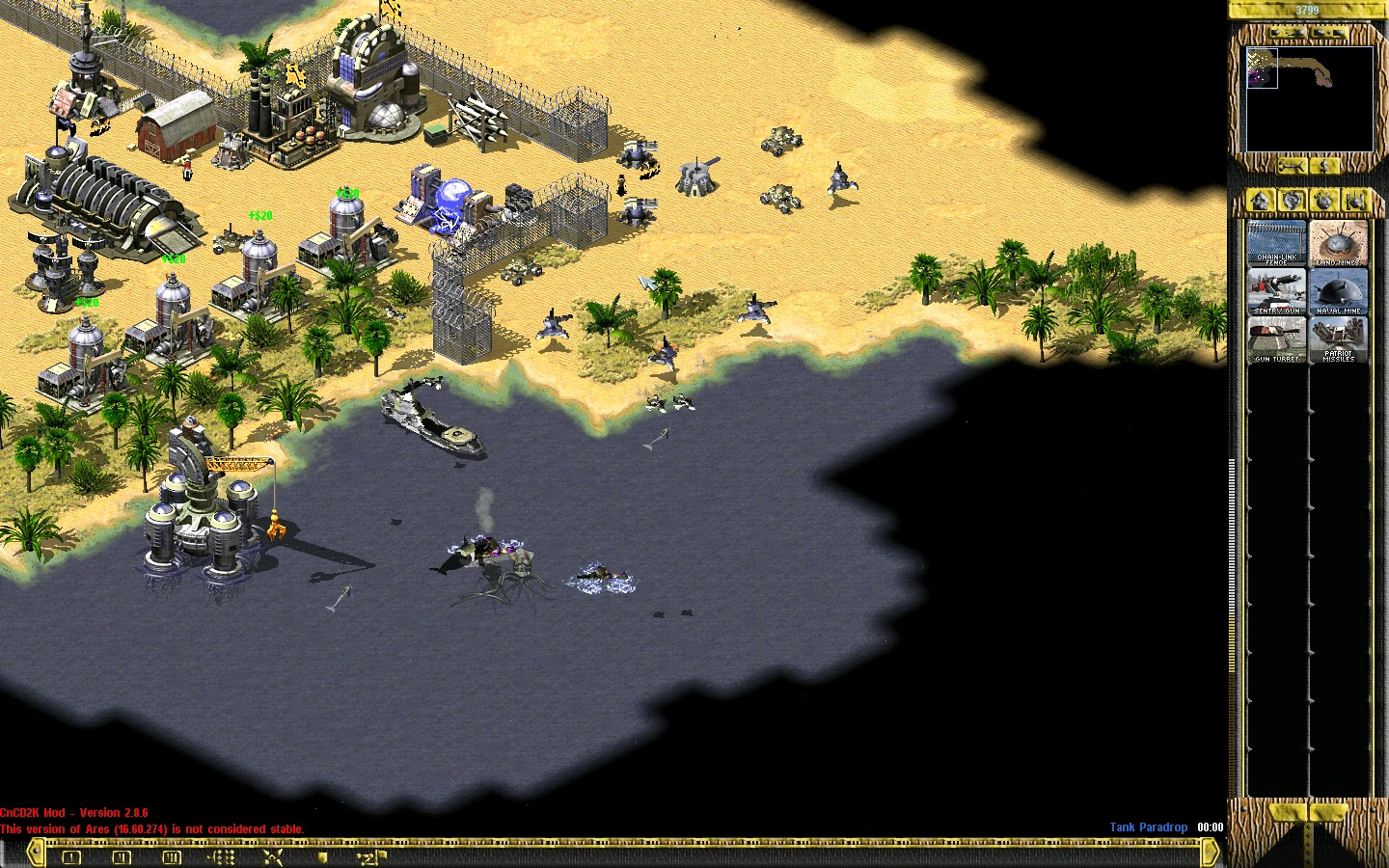Click the radar minimap
Screen dimensions: 1389x868
(1309, 98)
